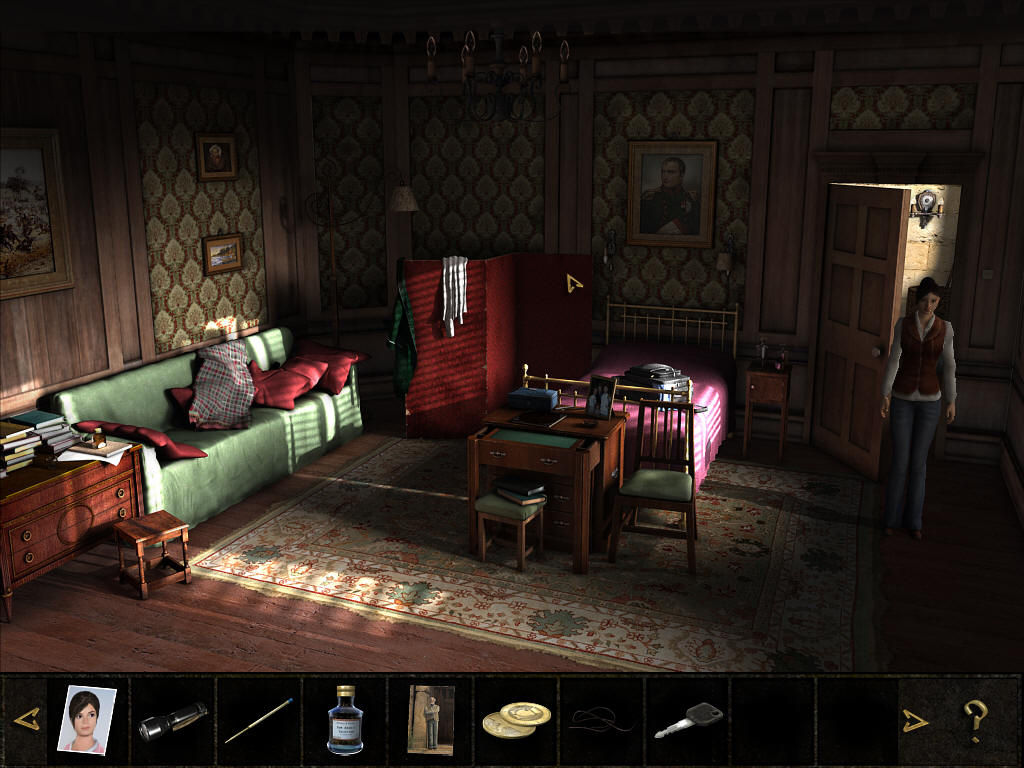The width and height of the screenshot is (1024, 768).
Task: Select the thin blue-tipped stick item
Action: click(x=258, y=720)
